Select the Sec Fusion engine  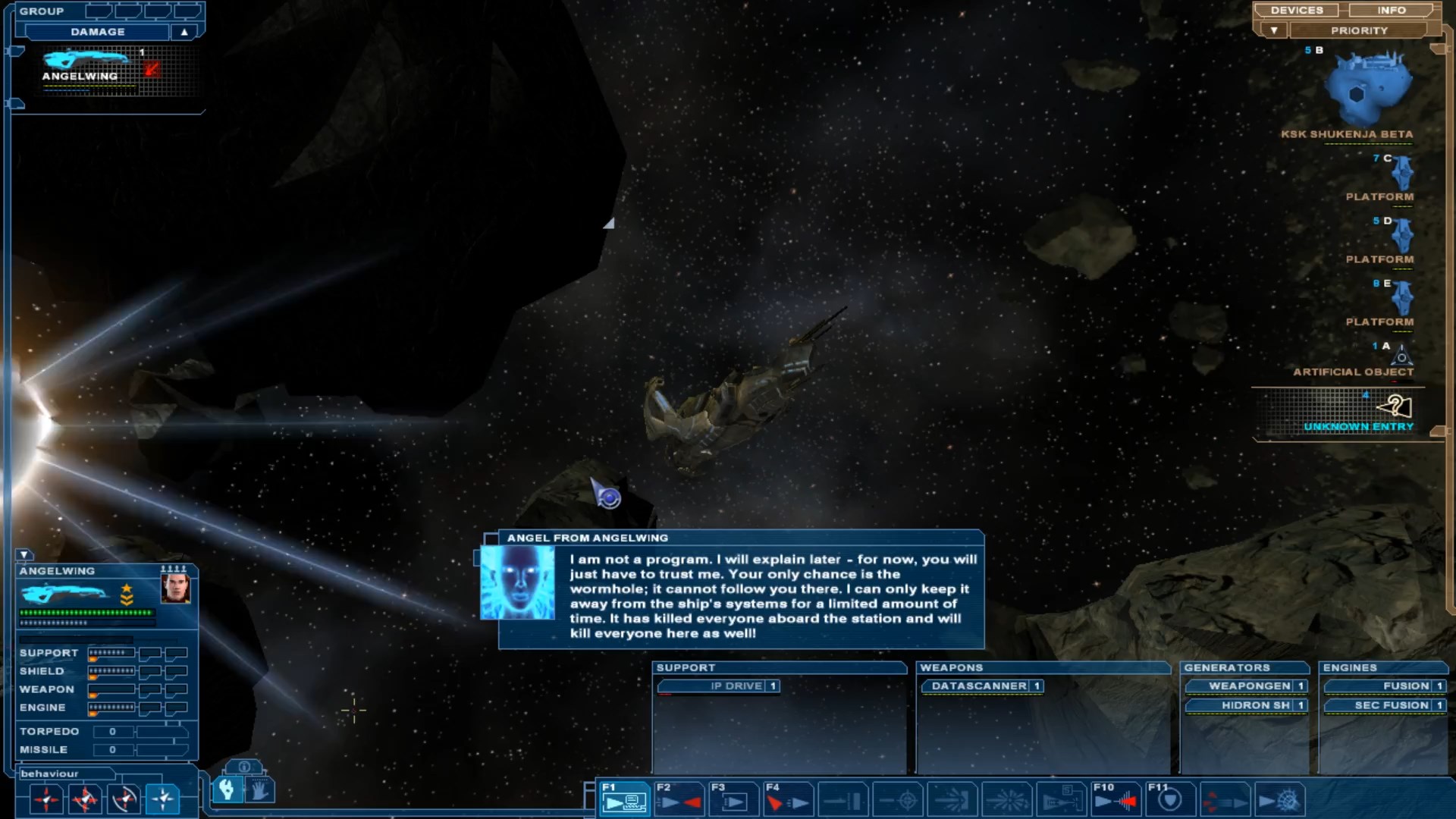[x=1391, y=705]
